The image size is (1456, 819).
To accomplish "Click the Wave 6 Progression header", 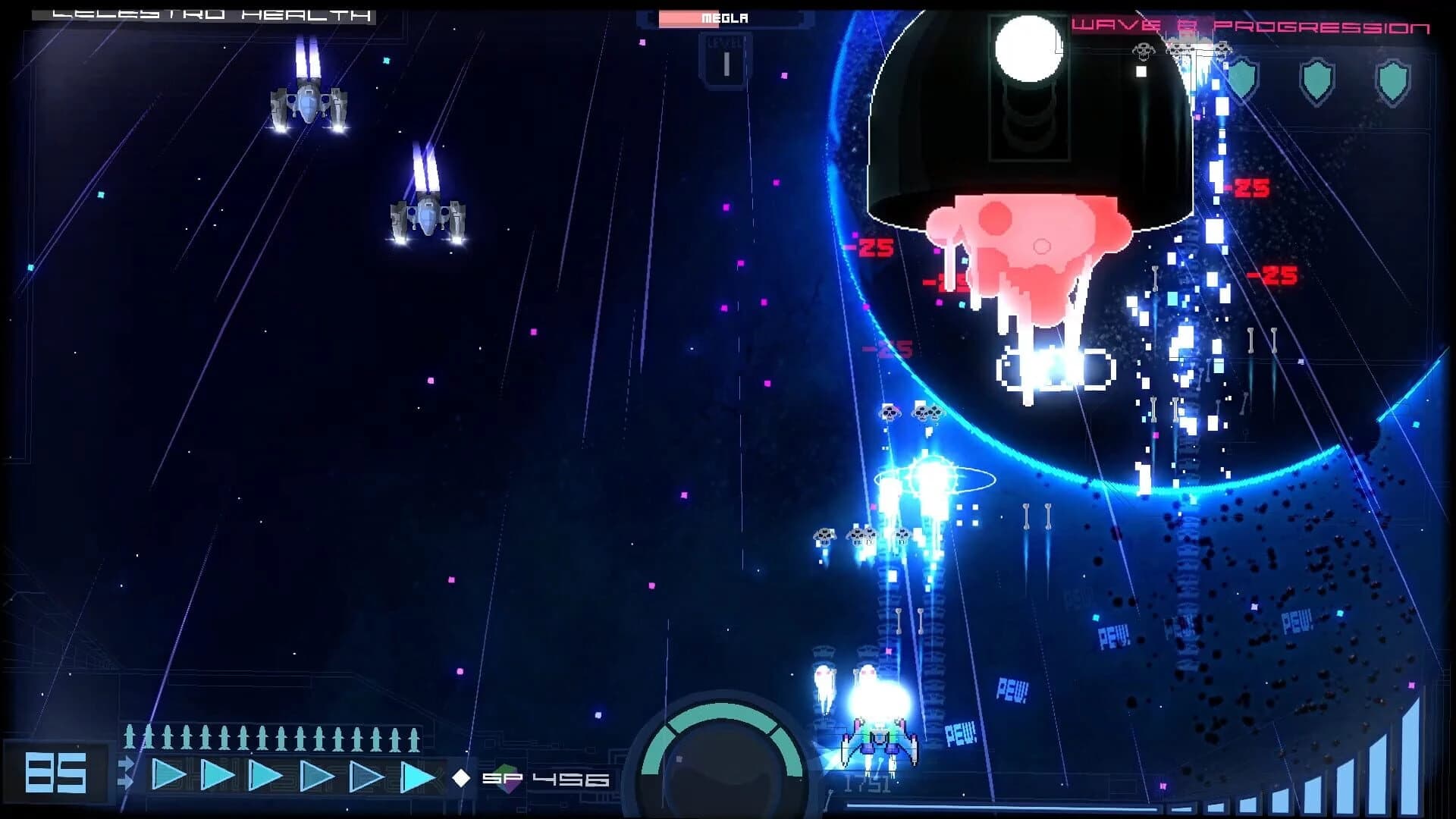I will (1259, 25).
